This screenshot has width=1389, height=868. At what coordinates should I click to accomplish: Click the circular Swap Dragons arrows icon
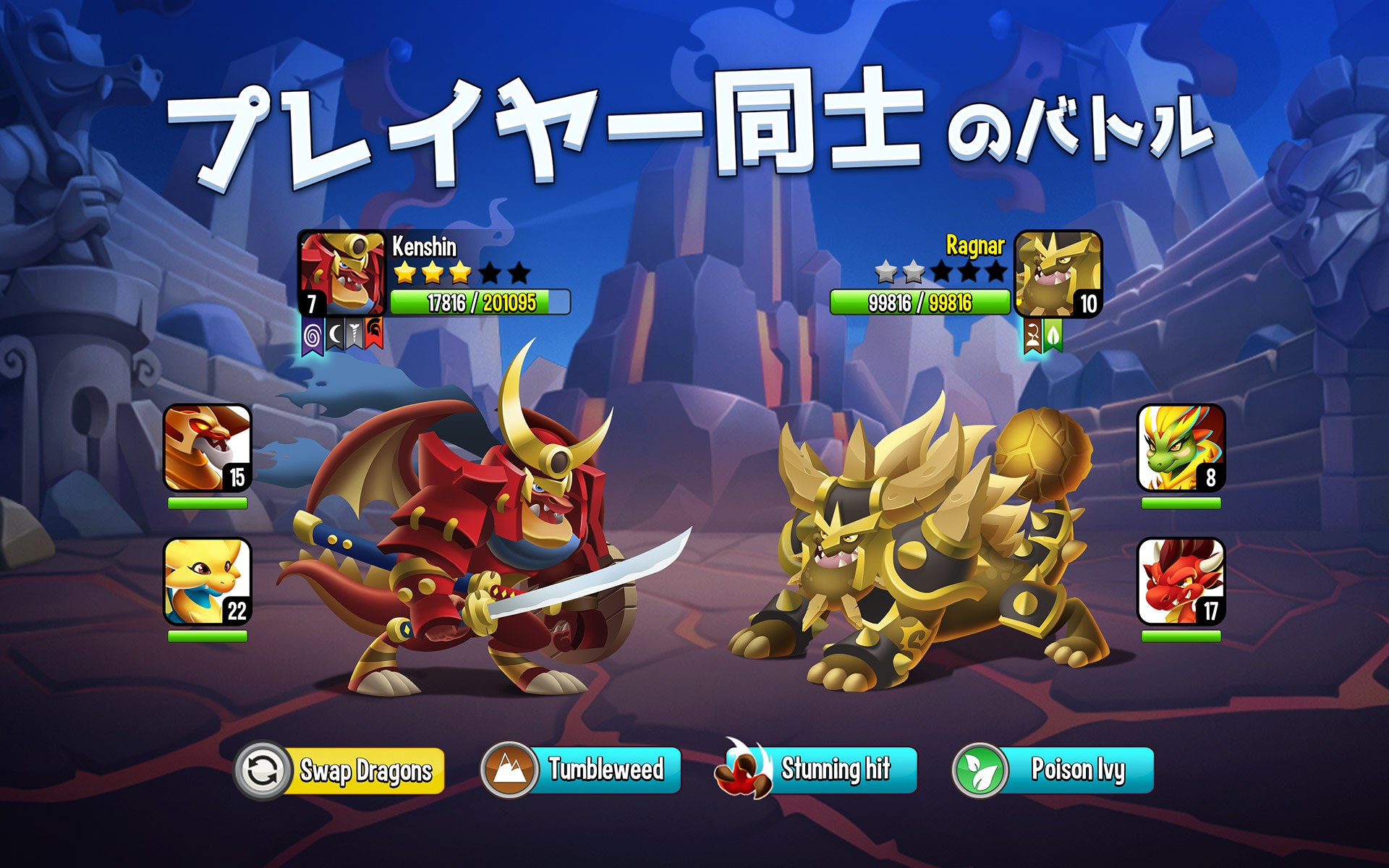[263, 771]
